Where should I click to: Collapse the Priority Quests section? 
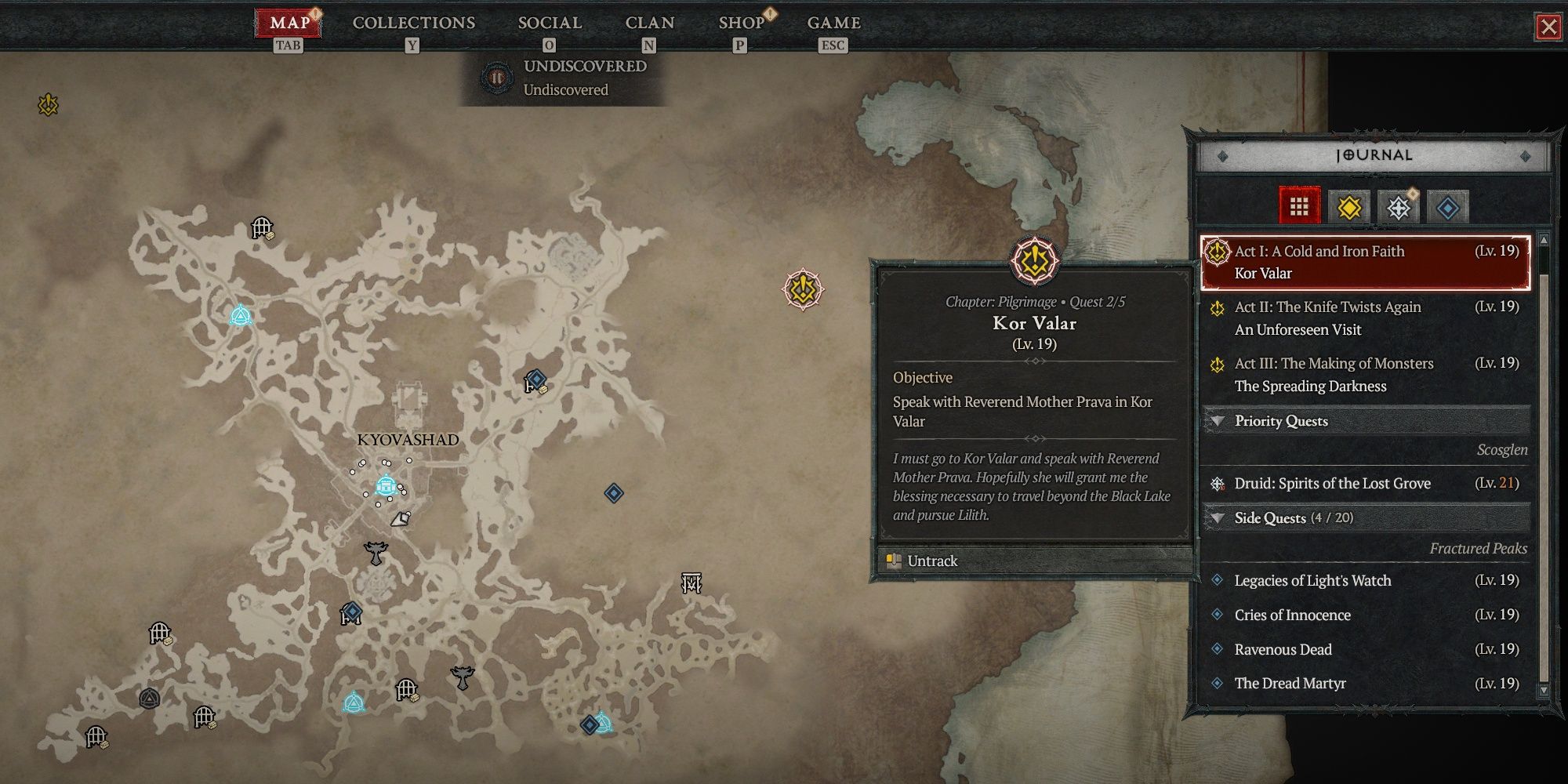(1220, 421)
